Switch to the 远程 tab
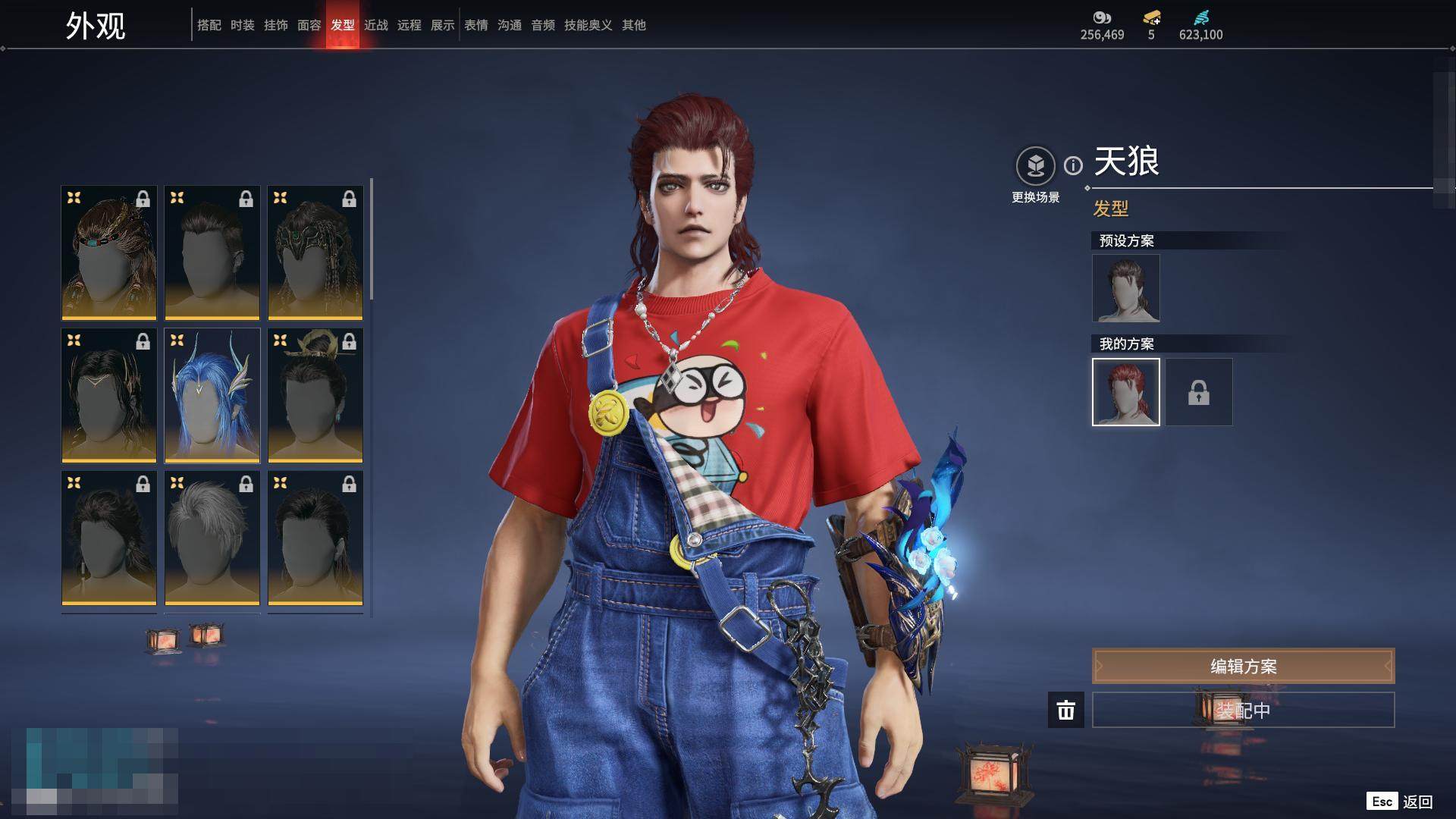 [409, 25]
